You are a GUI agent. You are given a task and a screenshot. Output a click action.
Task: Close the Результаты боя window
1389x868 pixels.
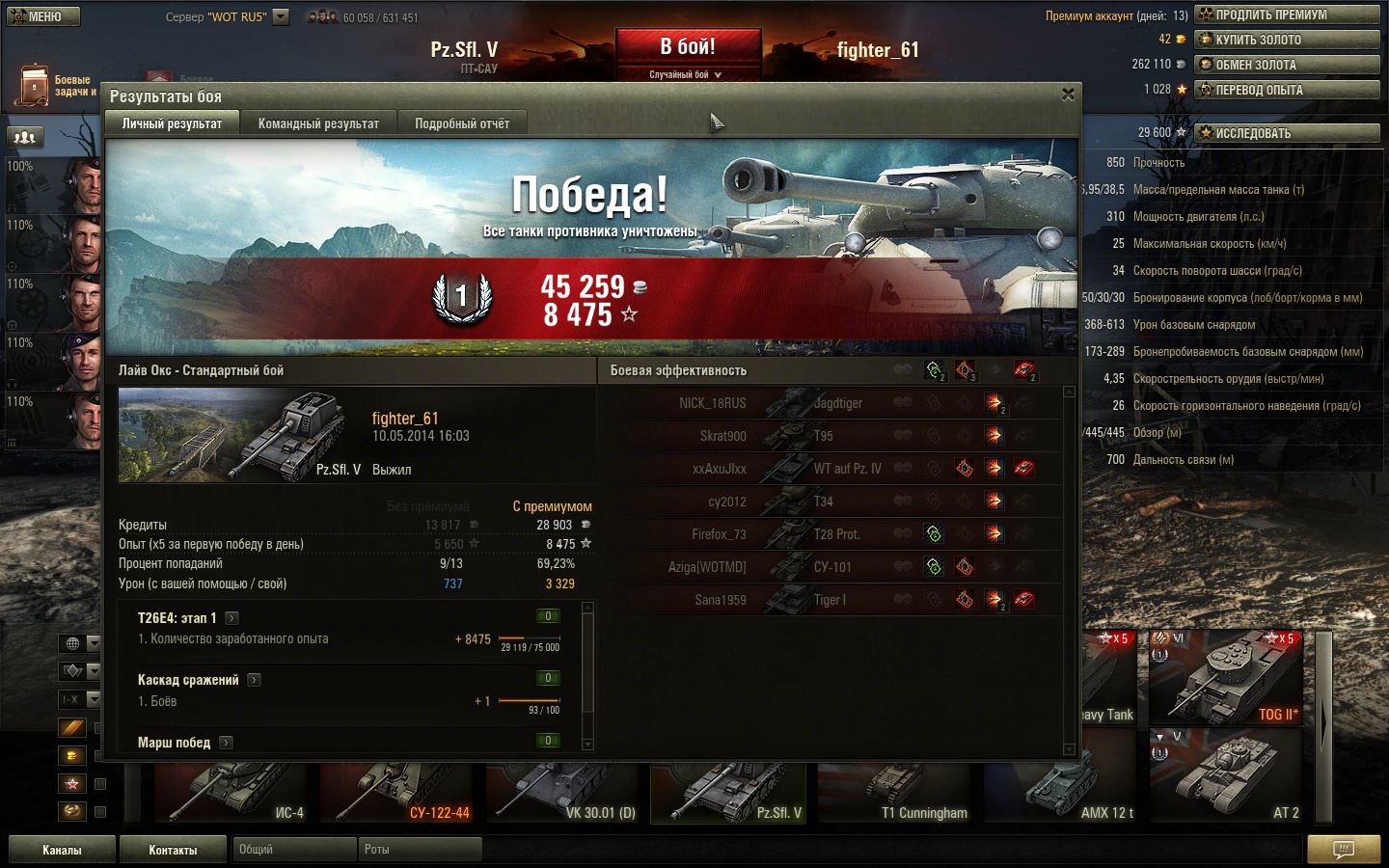1068,95
